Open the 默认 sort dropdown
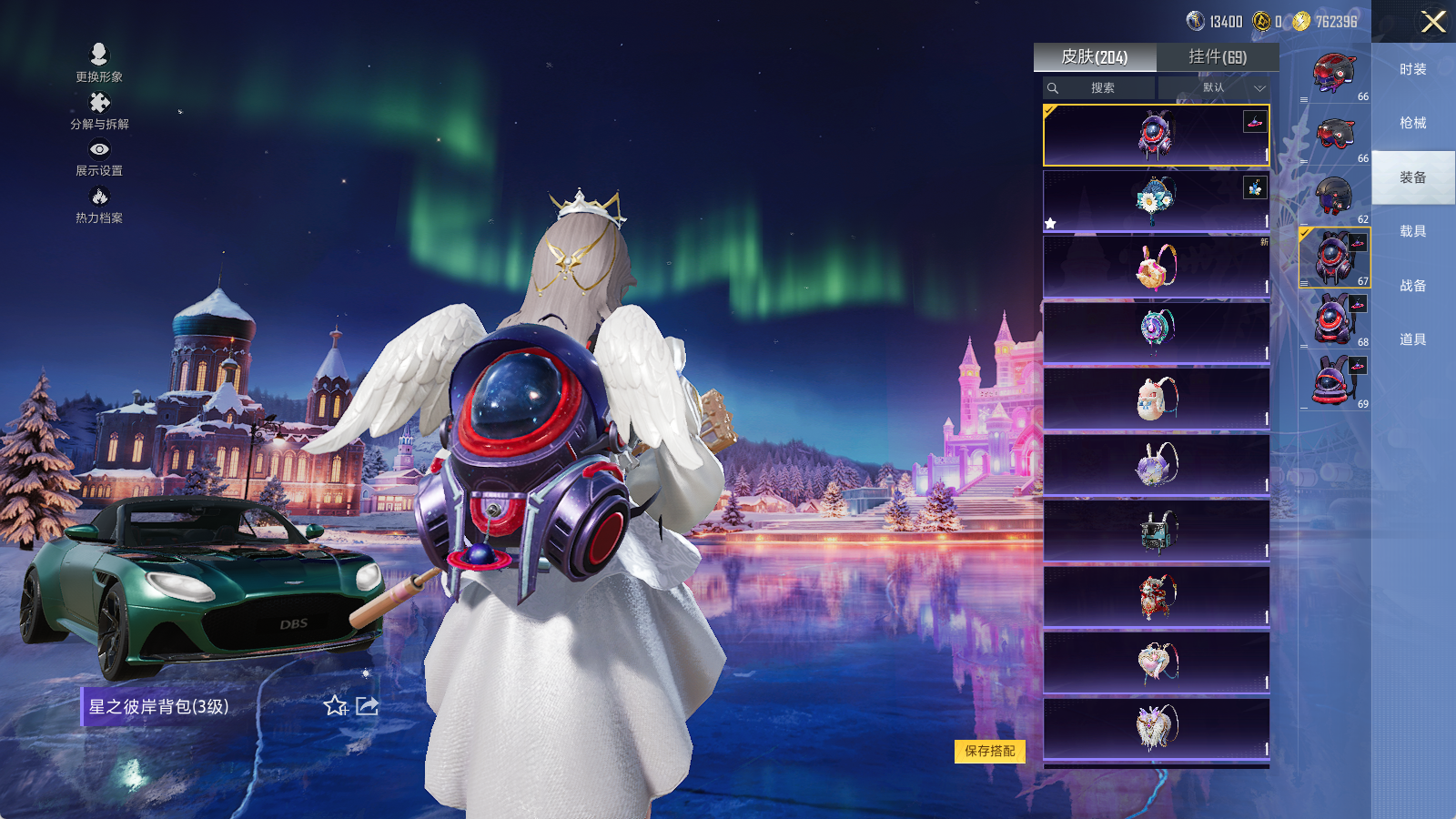 1215,88
